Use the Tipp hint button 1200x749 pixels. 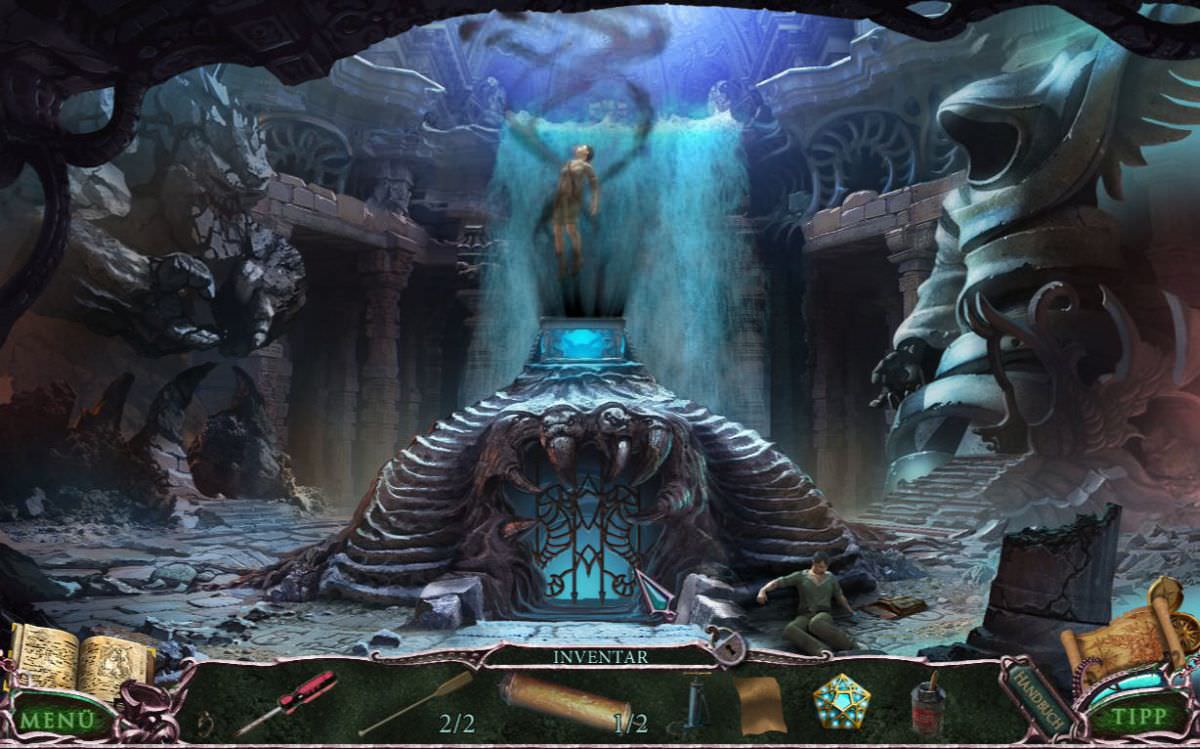pyautogui.click(x=1141, y=716)
